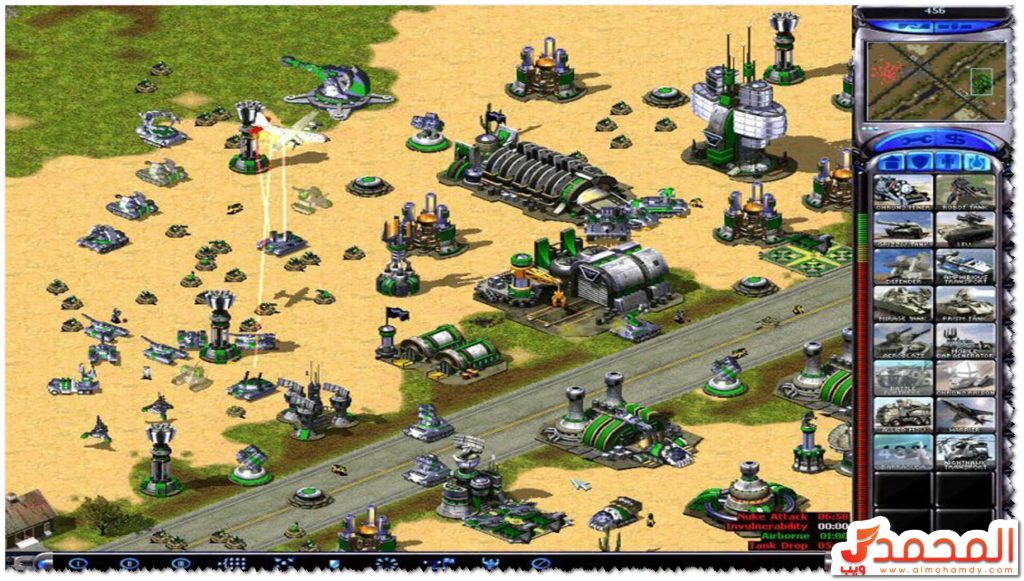The width and height of the screenshot is (1024, 581).
Task: Build a Robot Tank
Action: (965, 191)
